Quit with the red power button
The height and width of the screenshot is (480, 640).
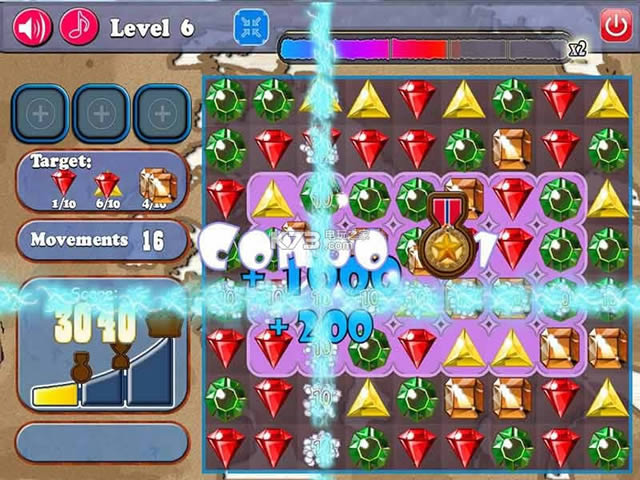613,25
